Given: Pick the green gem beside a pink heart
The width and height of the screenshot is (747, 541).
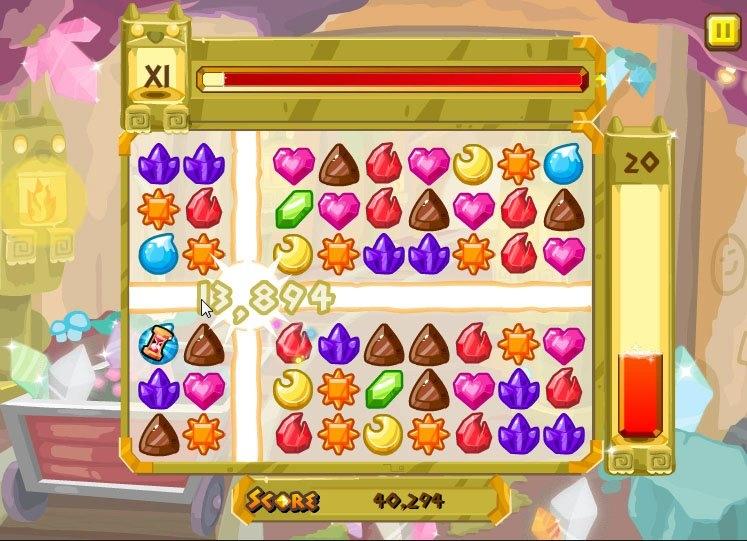Looking at the screenshot, I should (x=294, y=208).
